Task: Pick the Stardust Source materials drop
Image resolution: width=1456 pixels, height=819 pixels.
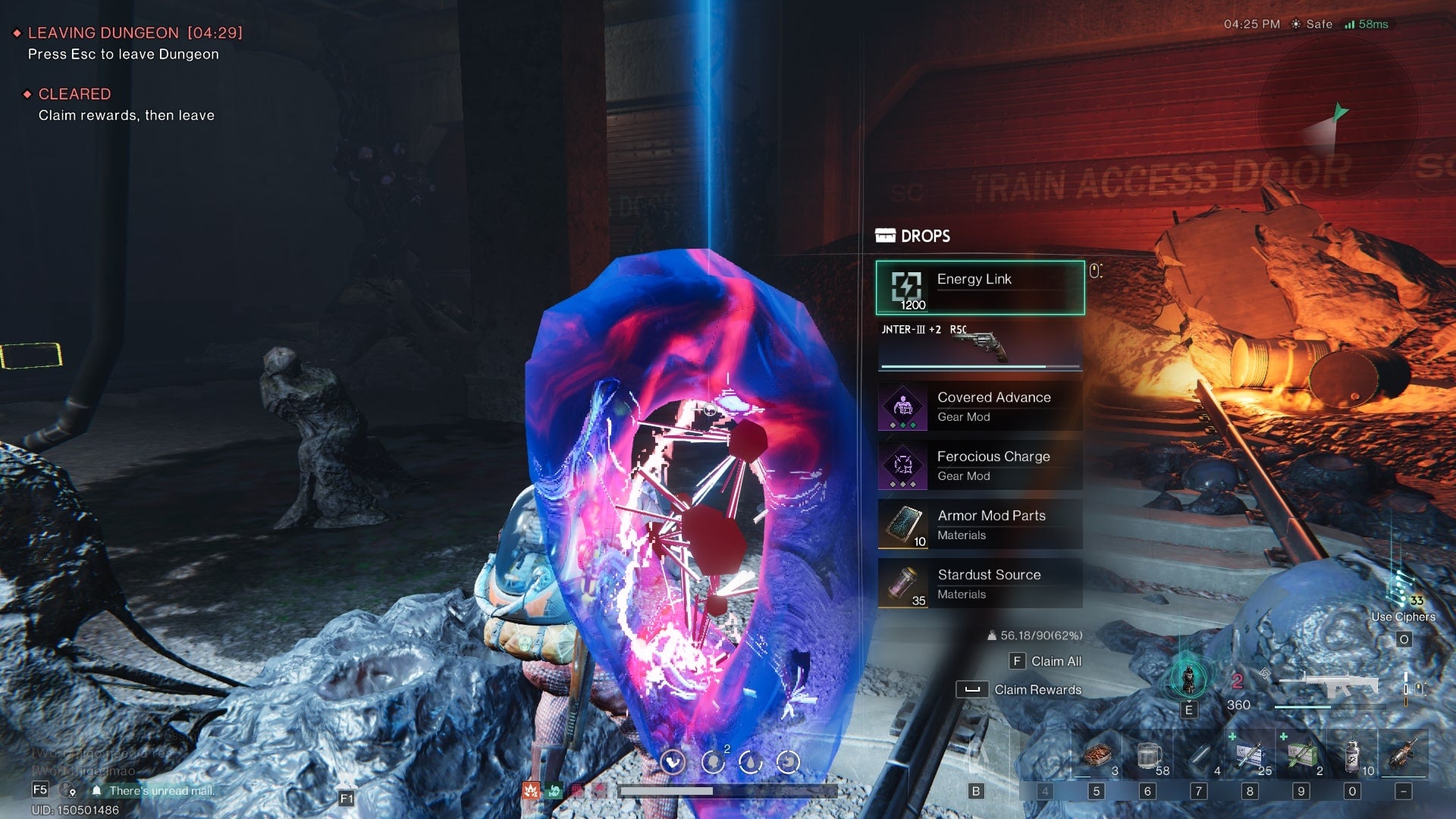Action: click(x=980, y=584)
